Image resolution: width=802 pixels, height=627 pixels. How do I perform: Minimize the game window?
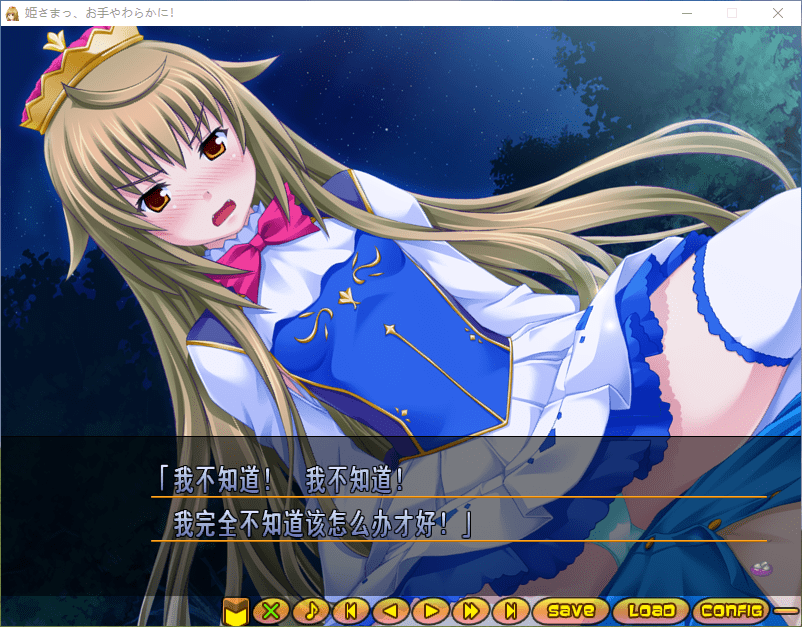(686, 13)
